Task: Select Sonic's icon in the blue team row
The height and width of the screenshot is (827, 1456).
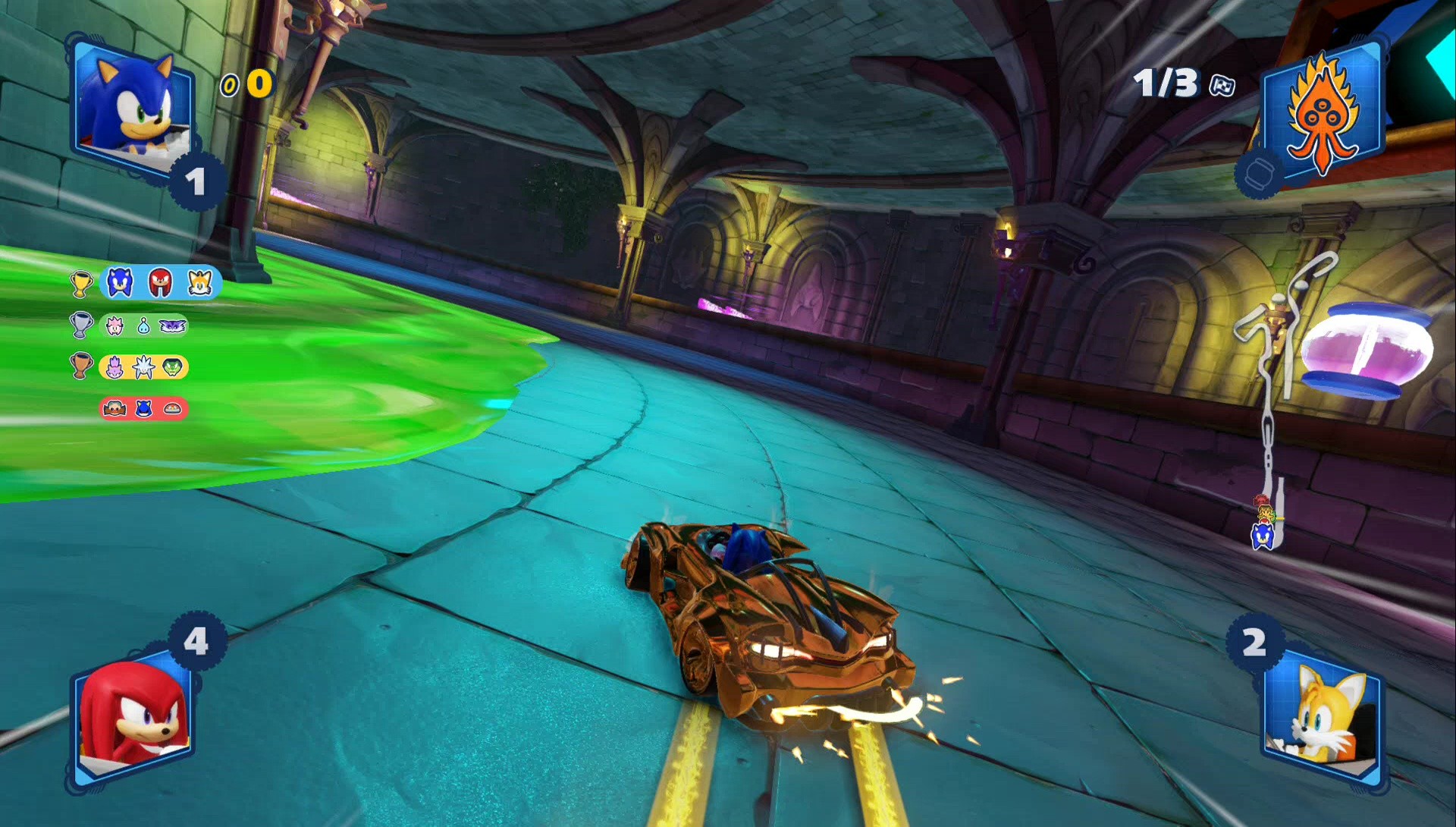Action: click(x=119, y=282)
